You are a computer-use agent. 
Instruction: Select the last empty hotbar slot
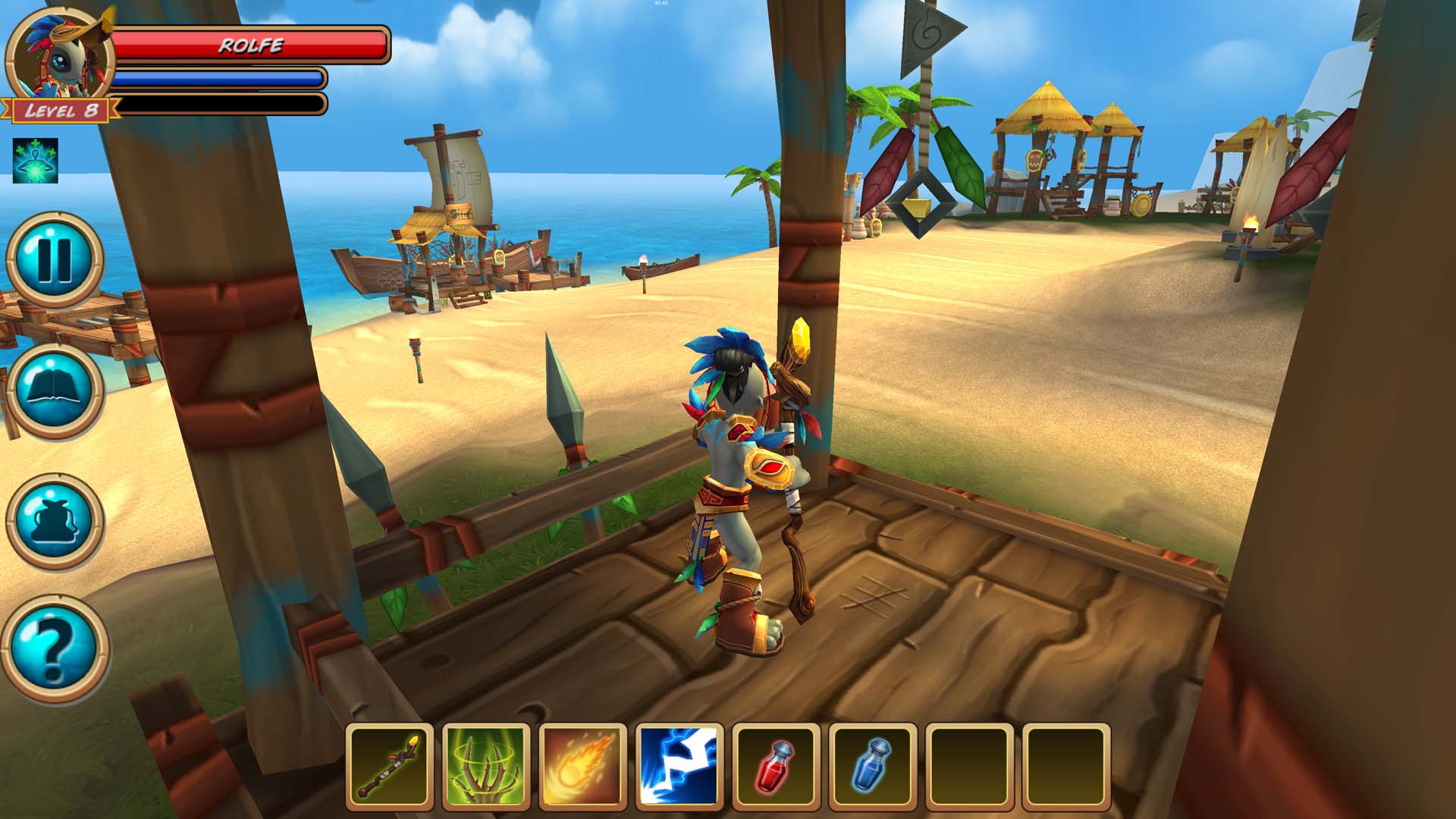(x=1065, y=768)
